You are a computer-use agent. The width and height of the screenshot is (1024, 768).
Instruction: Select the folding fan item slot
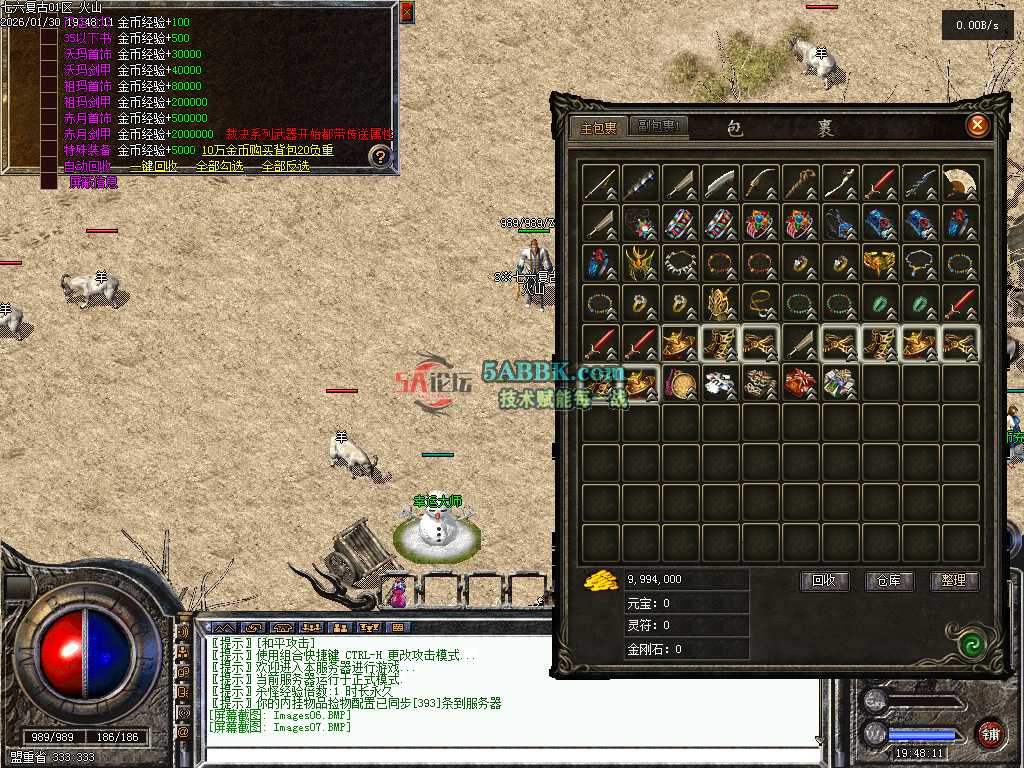(961, 183)
